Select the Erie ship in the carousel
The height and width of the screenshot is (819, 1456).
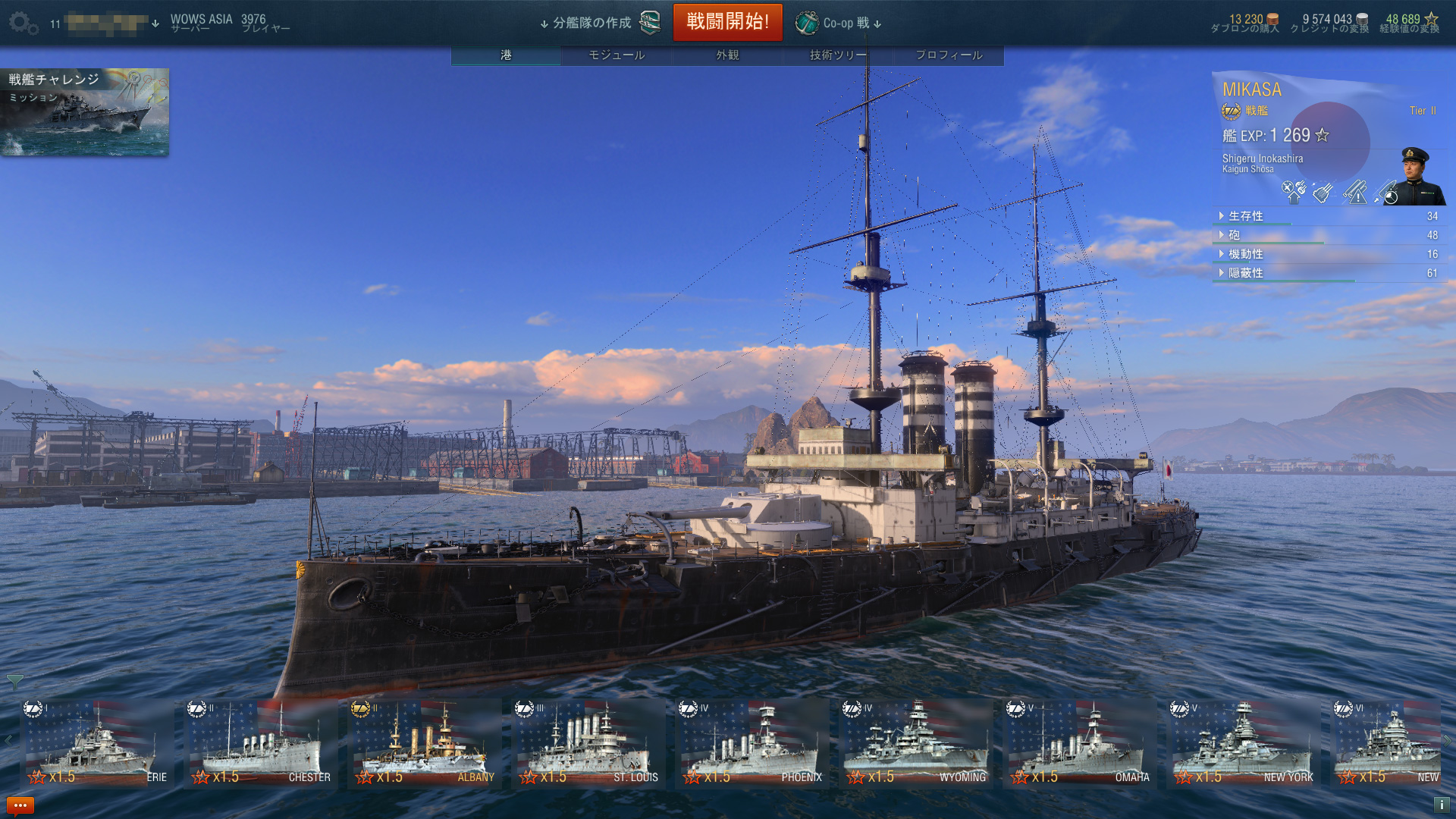tap(97, 745)
